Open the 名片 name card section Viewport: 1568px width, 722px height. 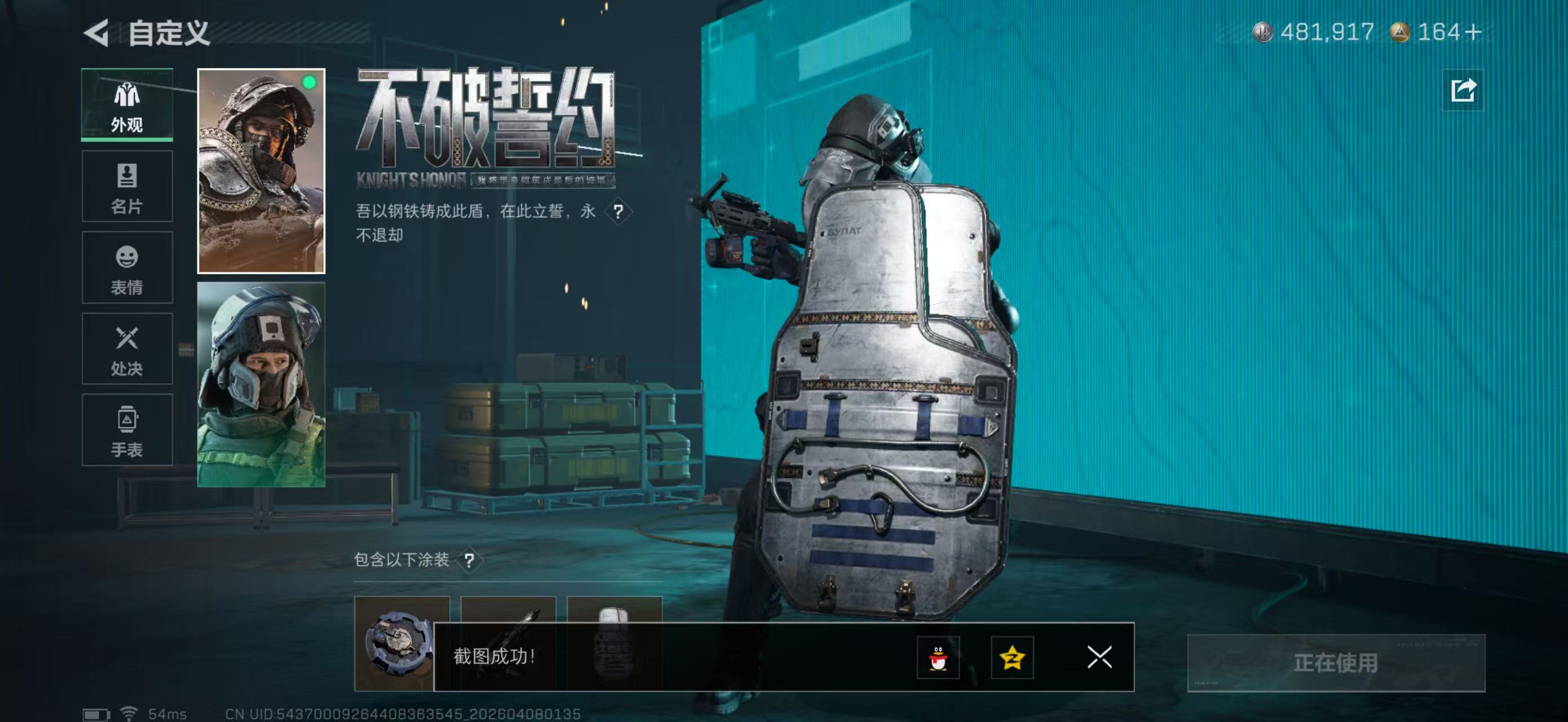pos(127,186)
